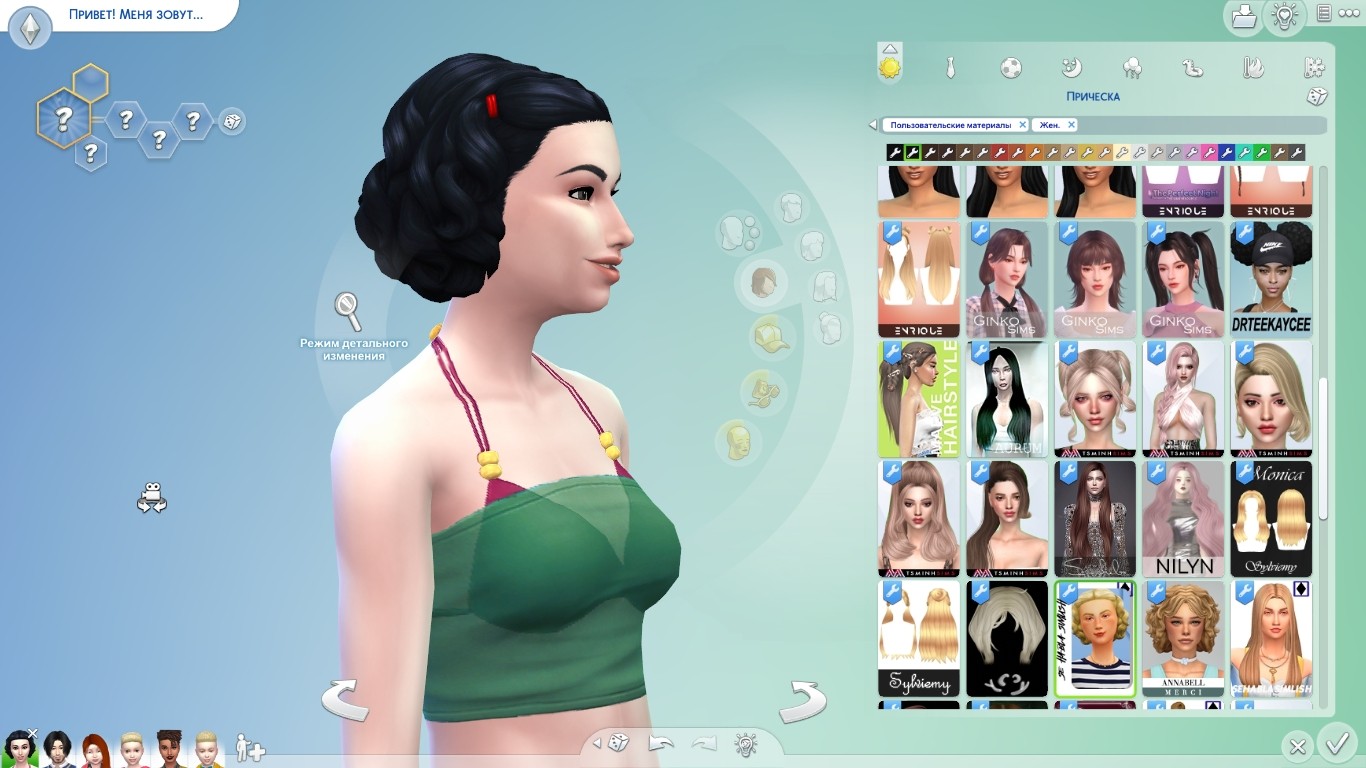Add a new Sim to the household
Screen dimensions: 1366x768
pyautogui.click(x=250, y=747)
